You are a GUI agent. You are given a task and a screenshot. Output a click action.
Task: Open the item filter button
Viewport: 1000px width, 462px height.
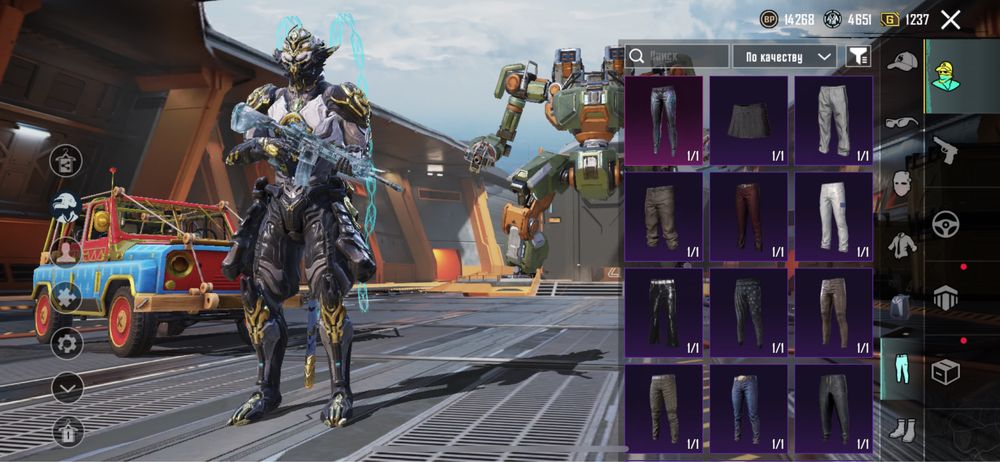click(858, 57)
